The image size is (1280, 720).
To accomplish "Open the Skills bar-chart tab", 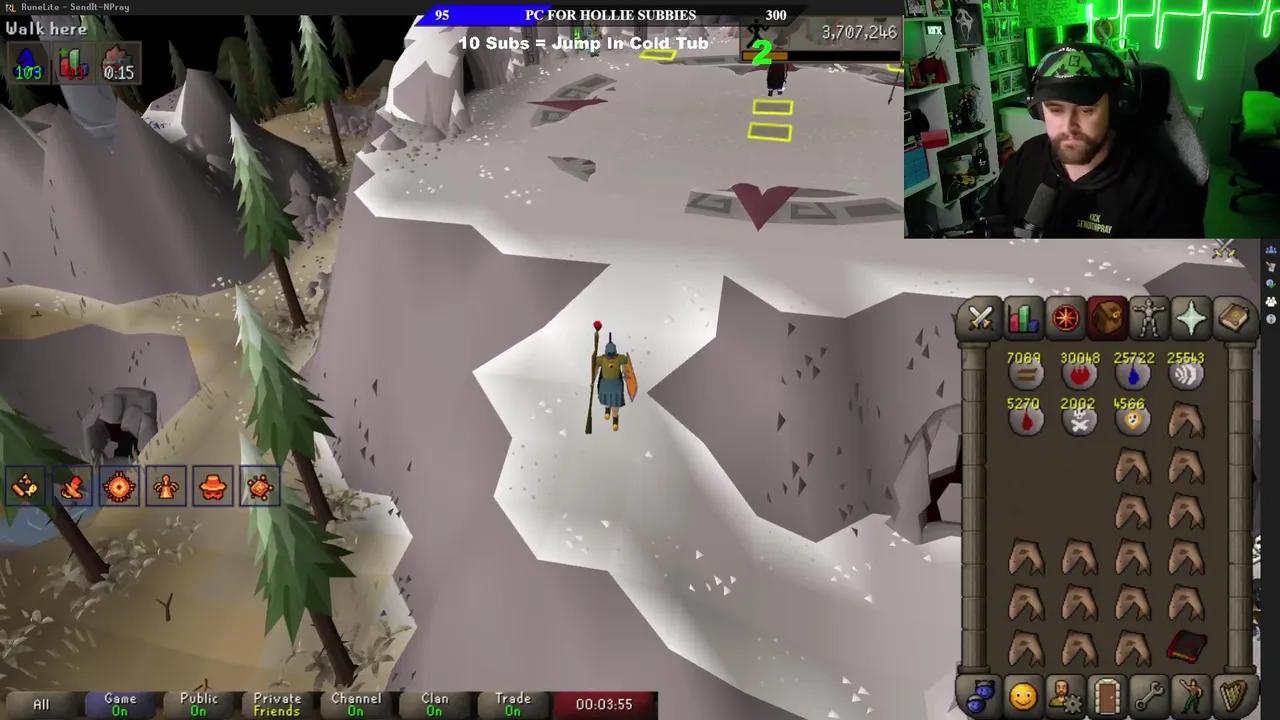I will coord(1021,318).
